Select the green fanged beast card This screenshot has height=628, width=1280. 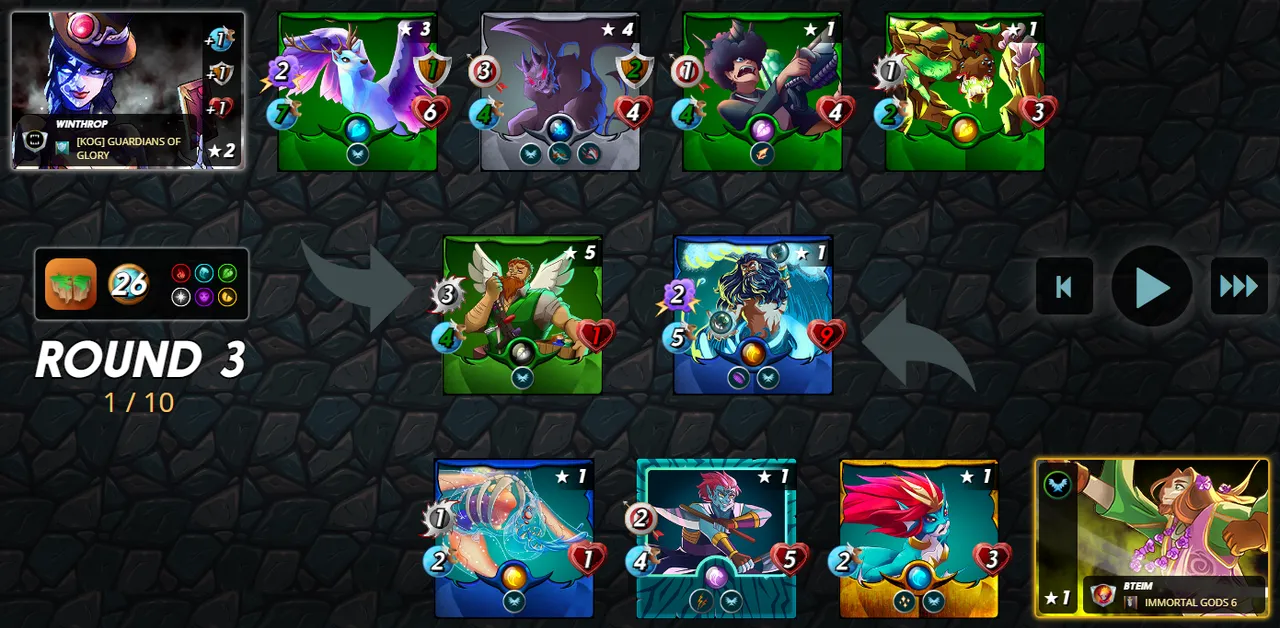tap(965, 92)
